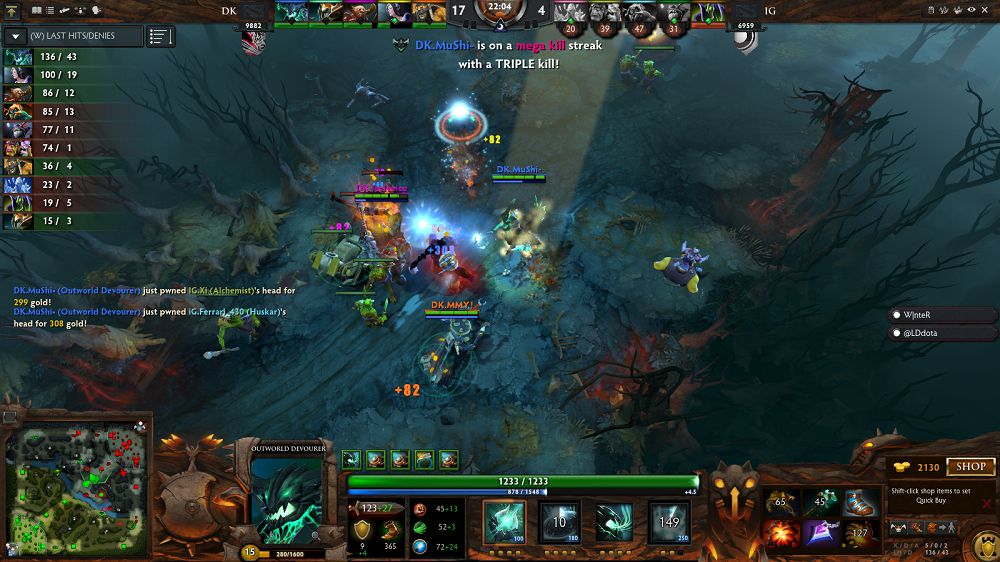Click the red fiery item in inventory
Viewport: 1000px width, 562px height.
[x=780, y=532]
